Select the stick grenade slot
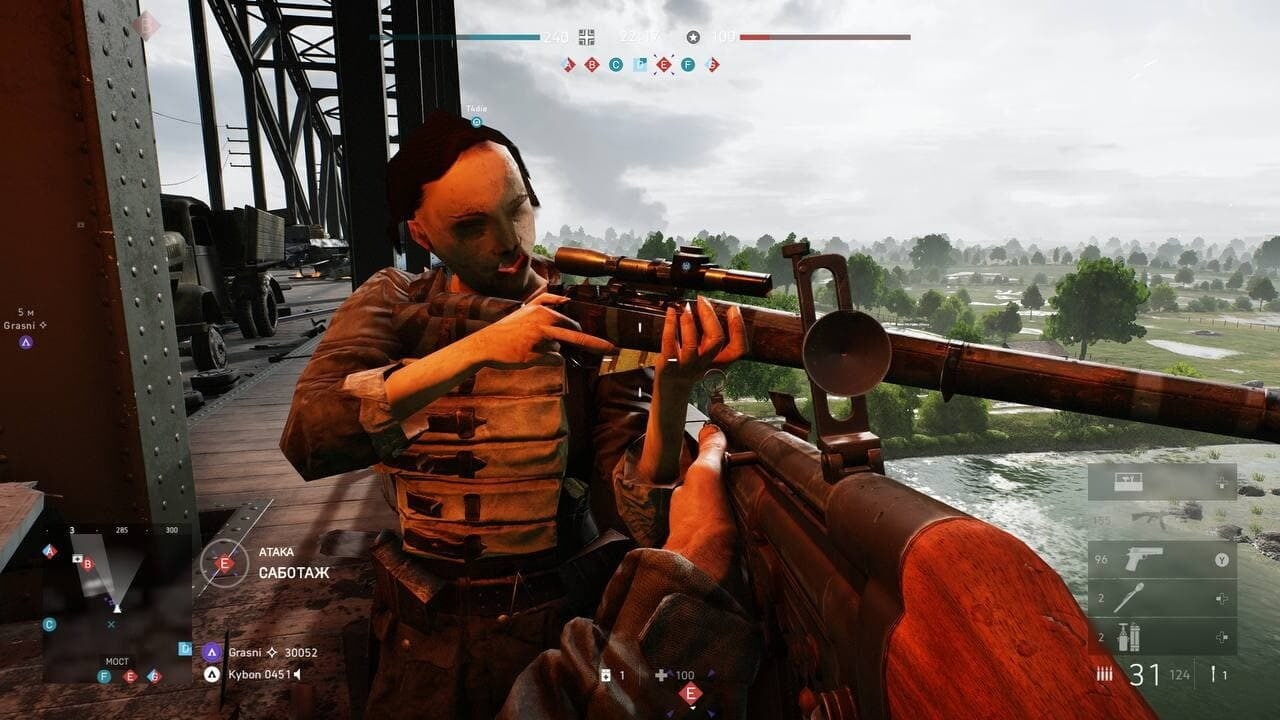 1162,598
